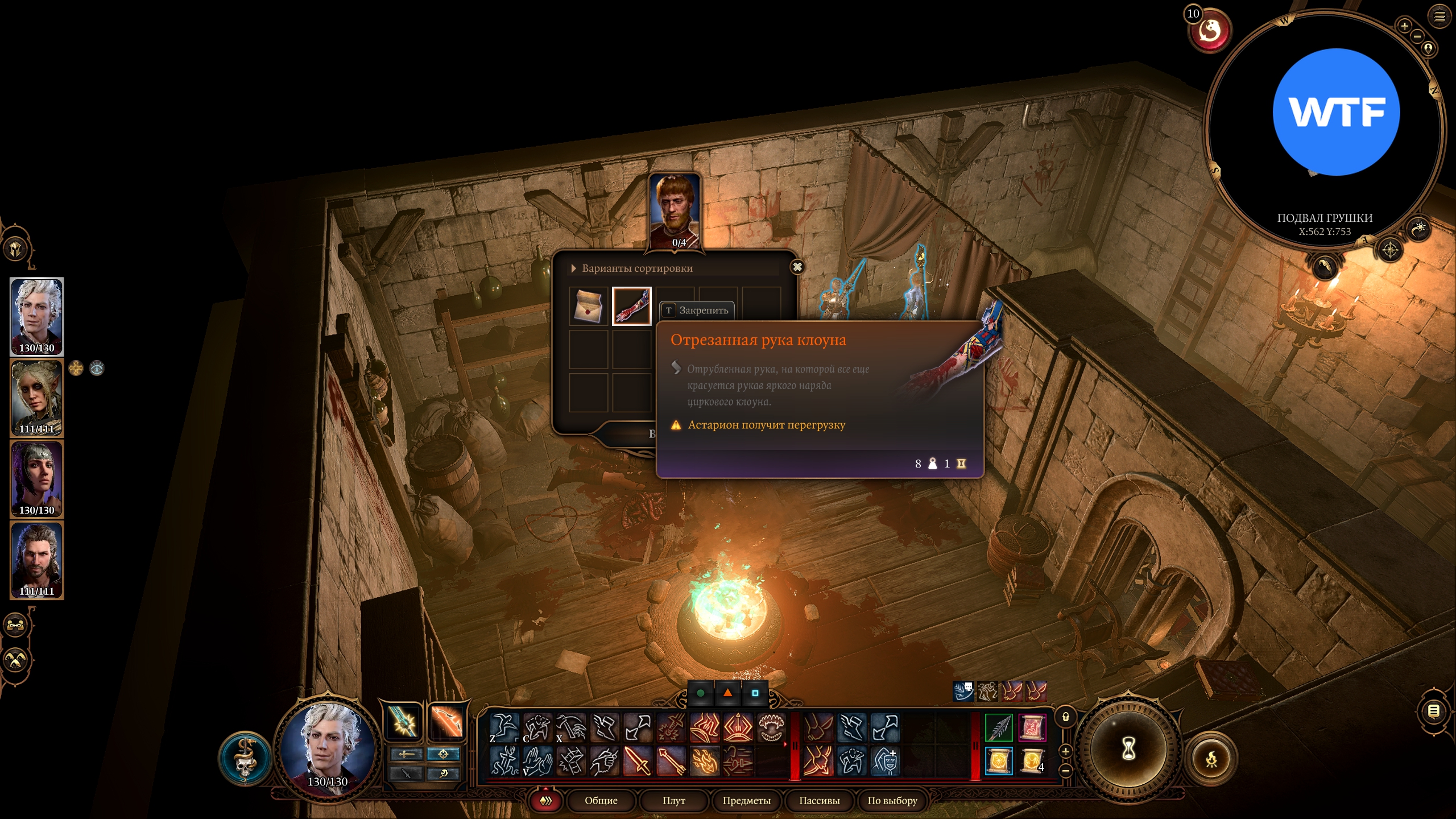Screen dimensions: 1456x819
Task: Zoom out the minimap with the minus button
Action: pos(1417,36)
